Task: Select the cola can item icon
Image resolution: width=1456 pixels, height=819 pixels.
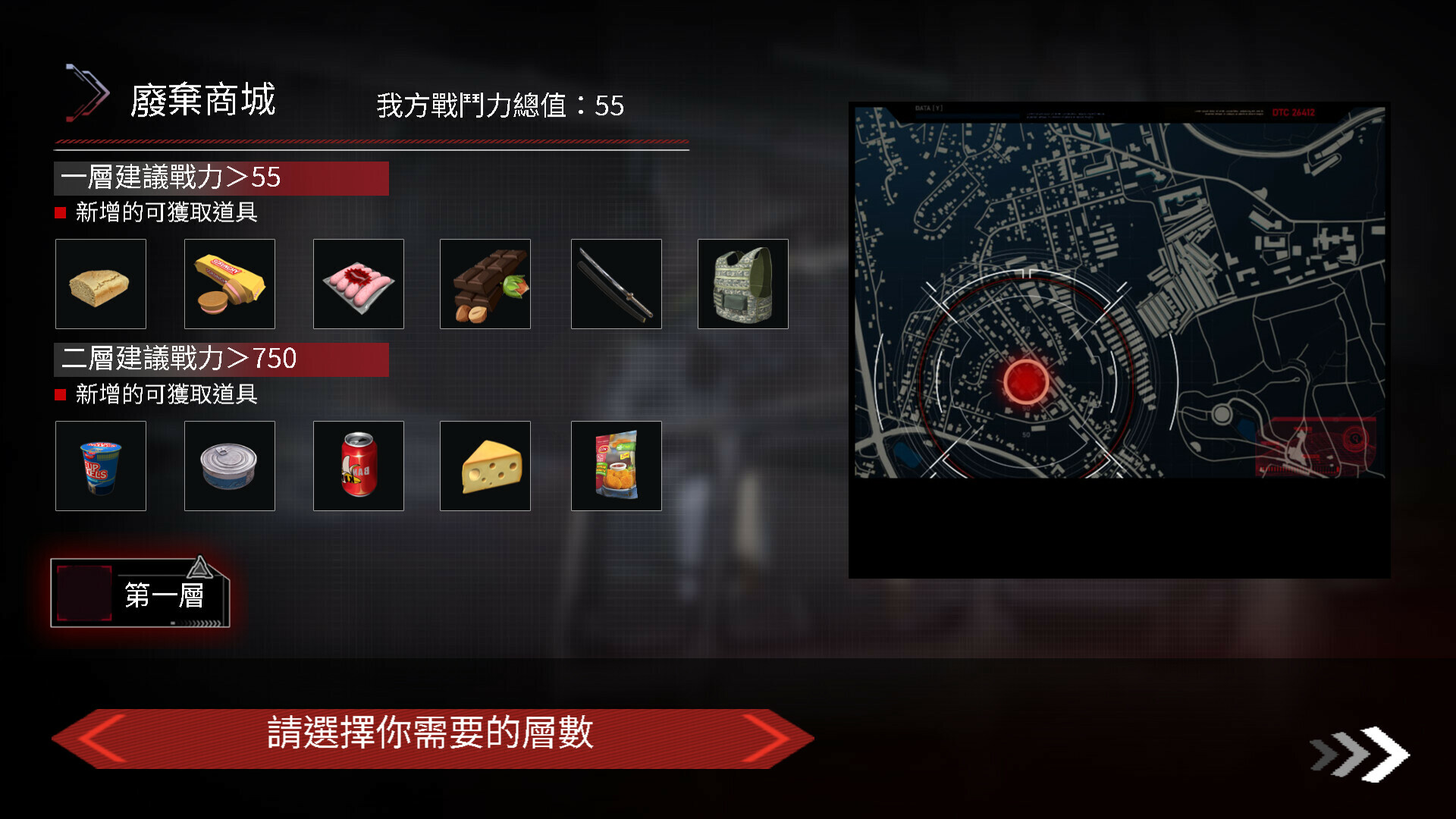Action: 358,466
